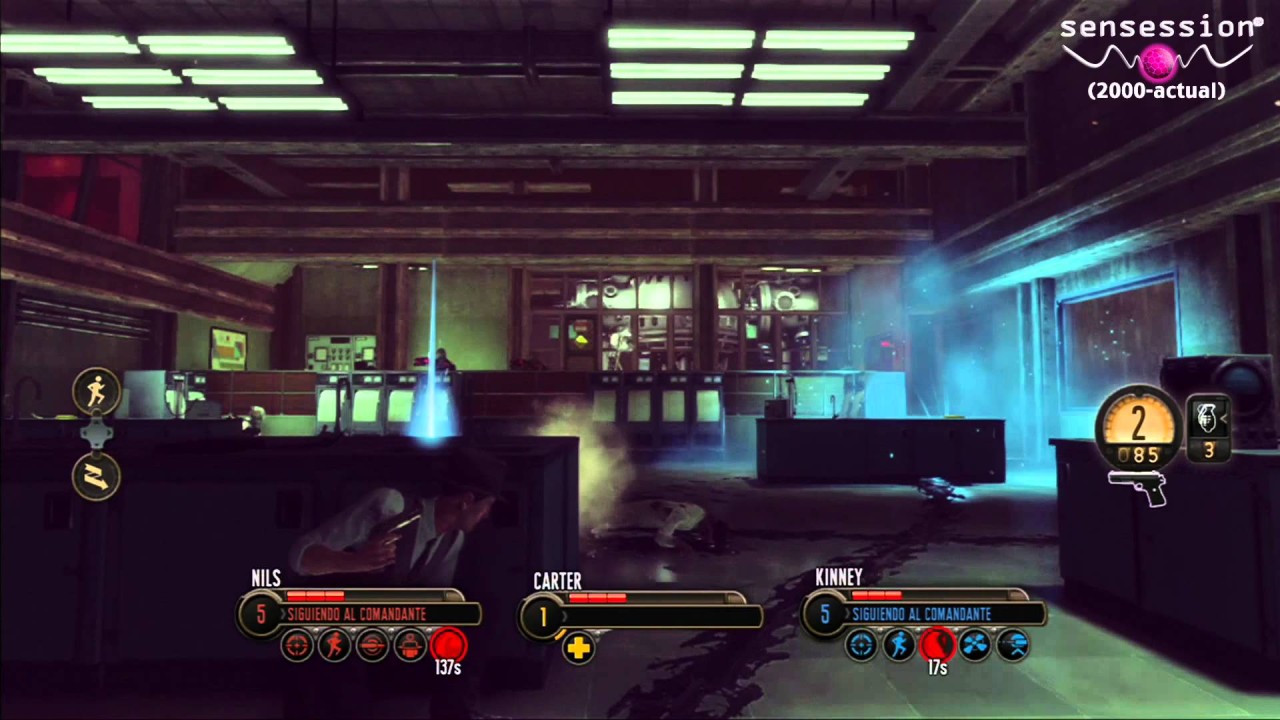Activate Nils' red crosshair targeting ability
This screenshot has width=1280, height=720.
(x=297, y=646)
